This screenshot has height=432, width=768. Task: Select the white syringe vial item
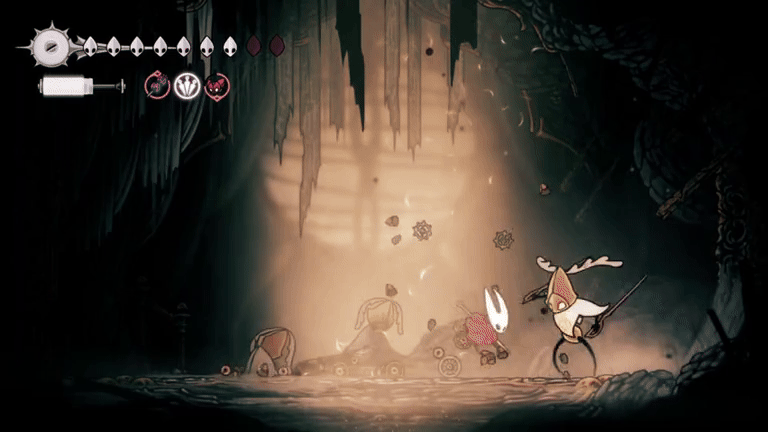80,87
